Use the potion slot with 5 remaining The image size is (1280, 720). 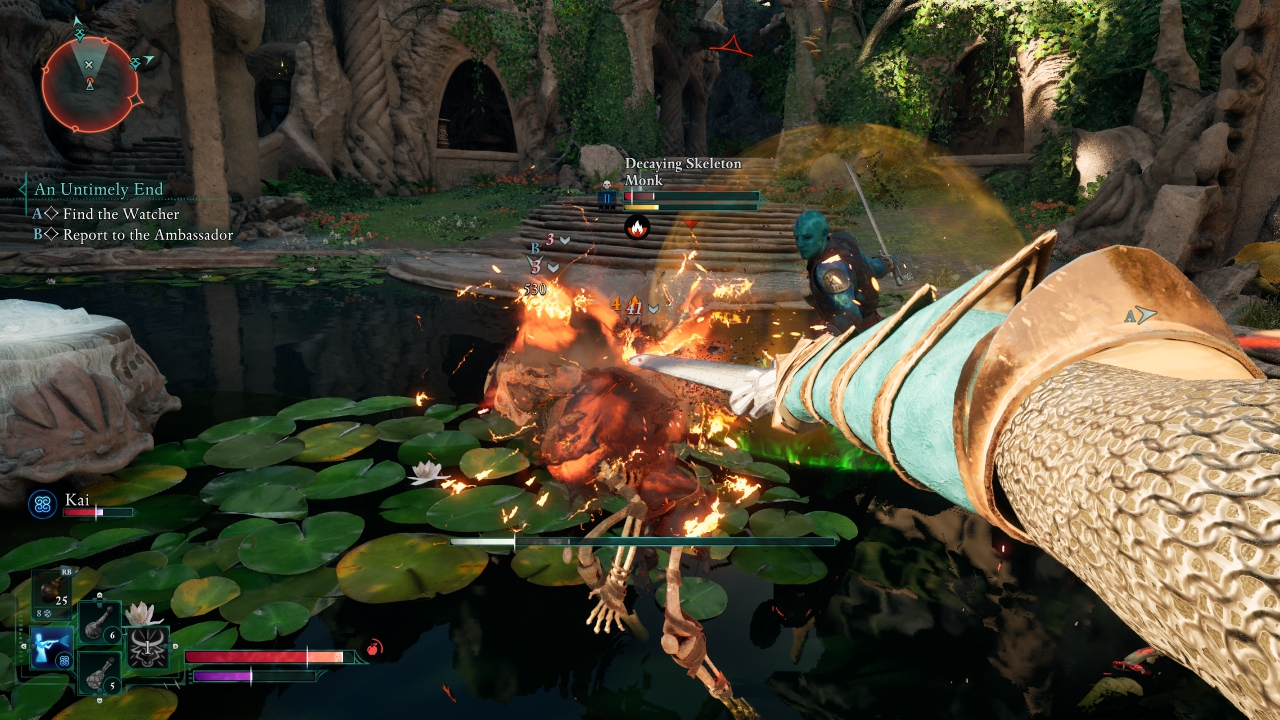point(100,671)
